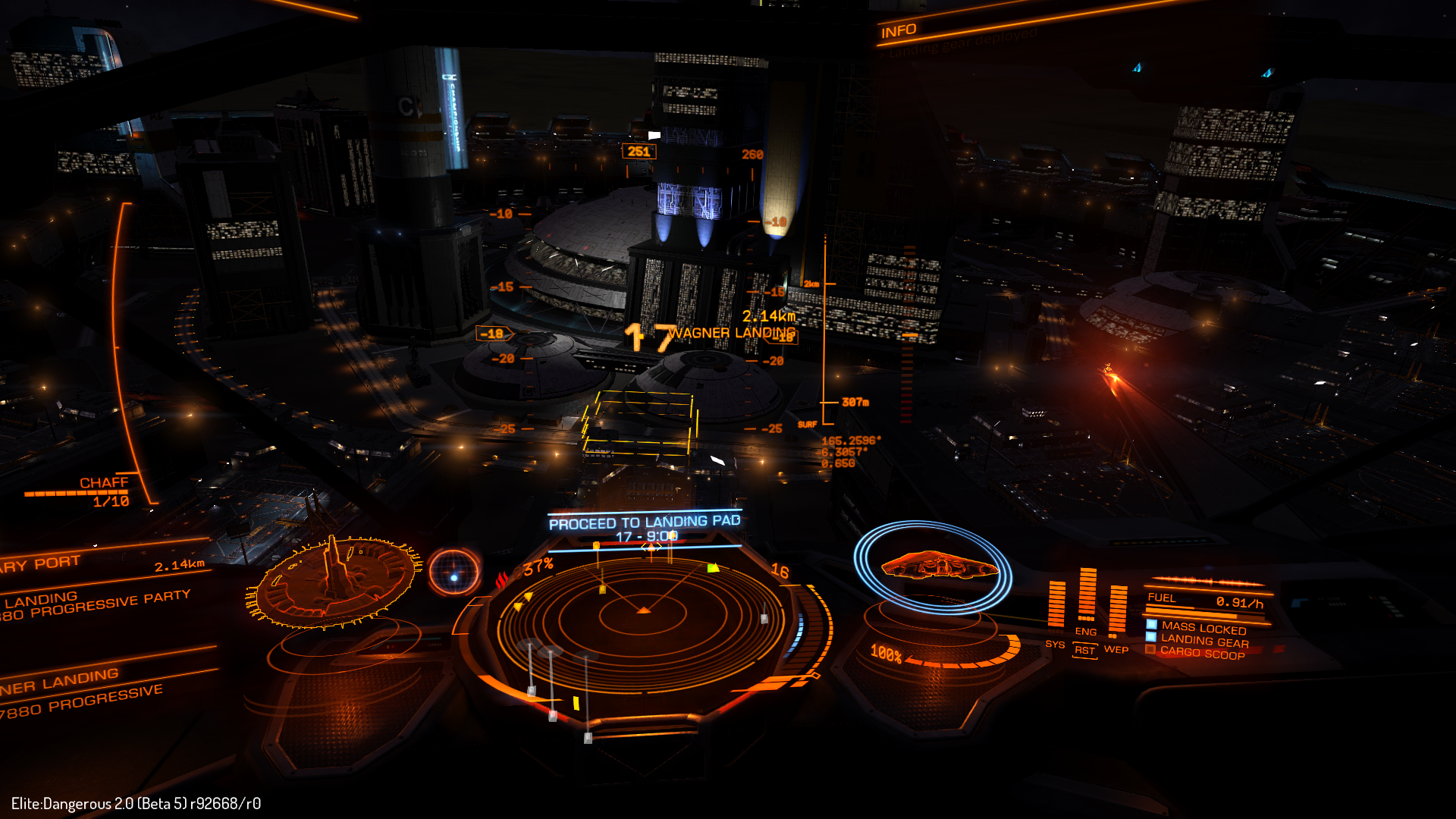Select the Chaff fire group indicator

click(104, 483)
